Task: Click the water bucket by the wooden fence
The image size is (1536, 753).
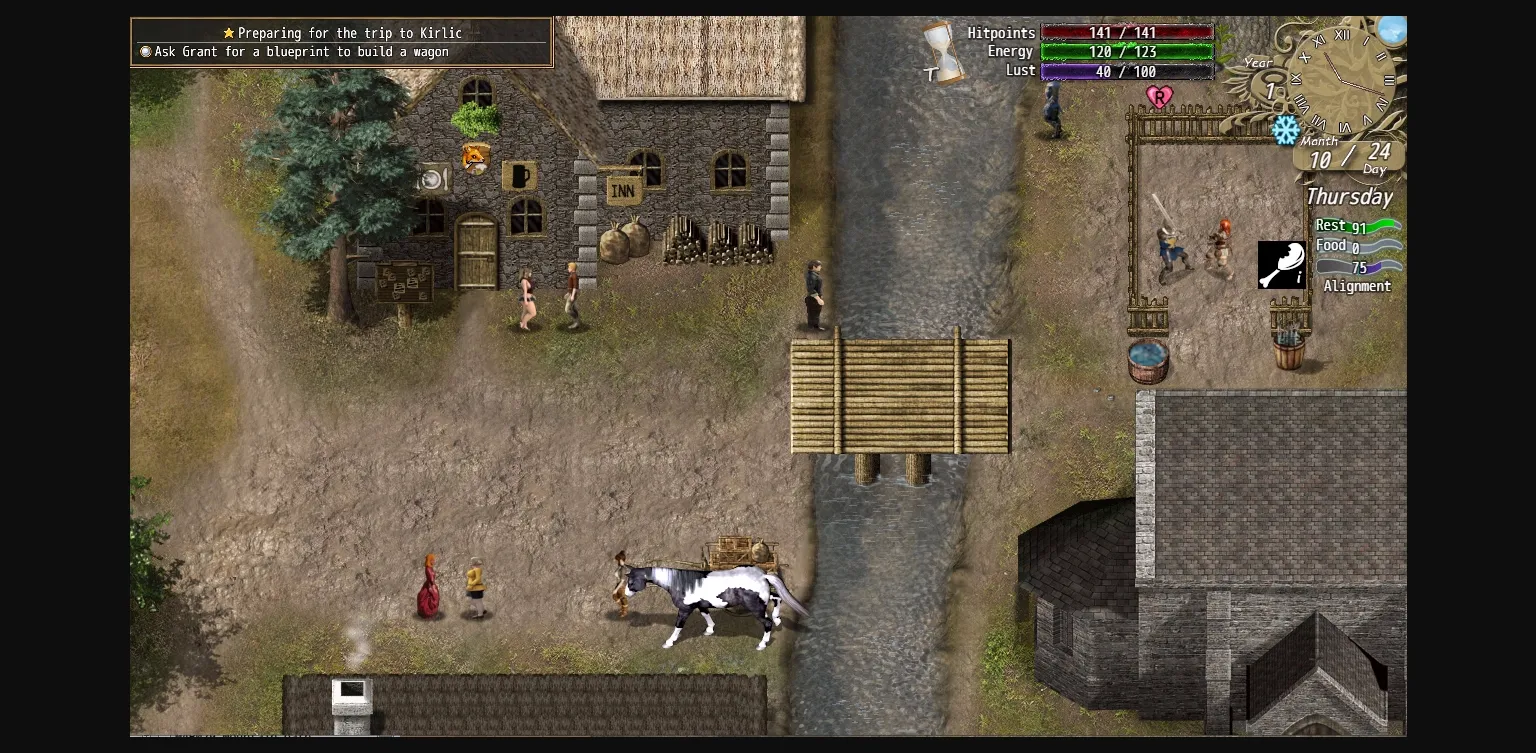Action: [x=1148, y=362]
